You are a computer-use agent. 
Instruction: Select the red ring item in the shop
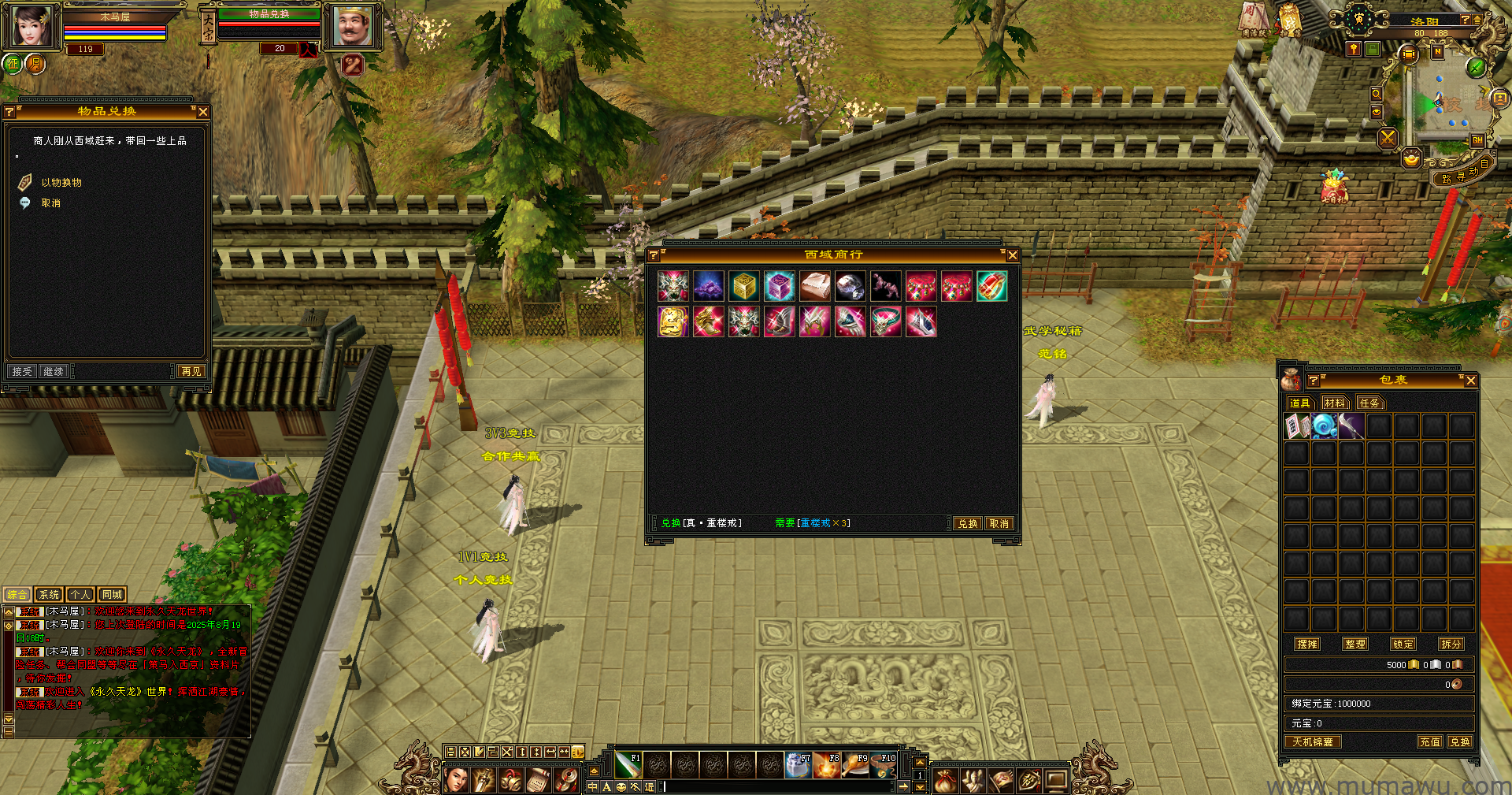(x=991, y=286)
